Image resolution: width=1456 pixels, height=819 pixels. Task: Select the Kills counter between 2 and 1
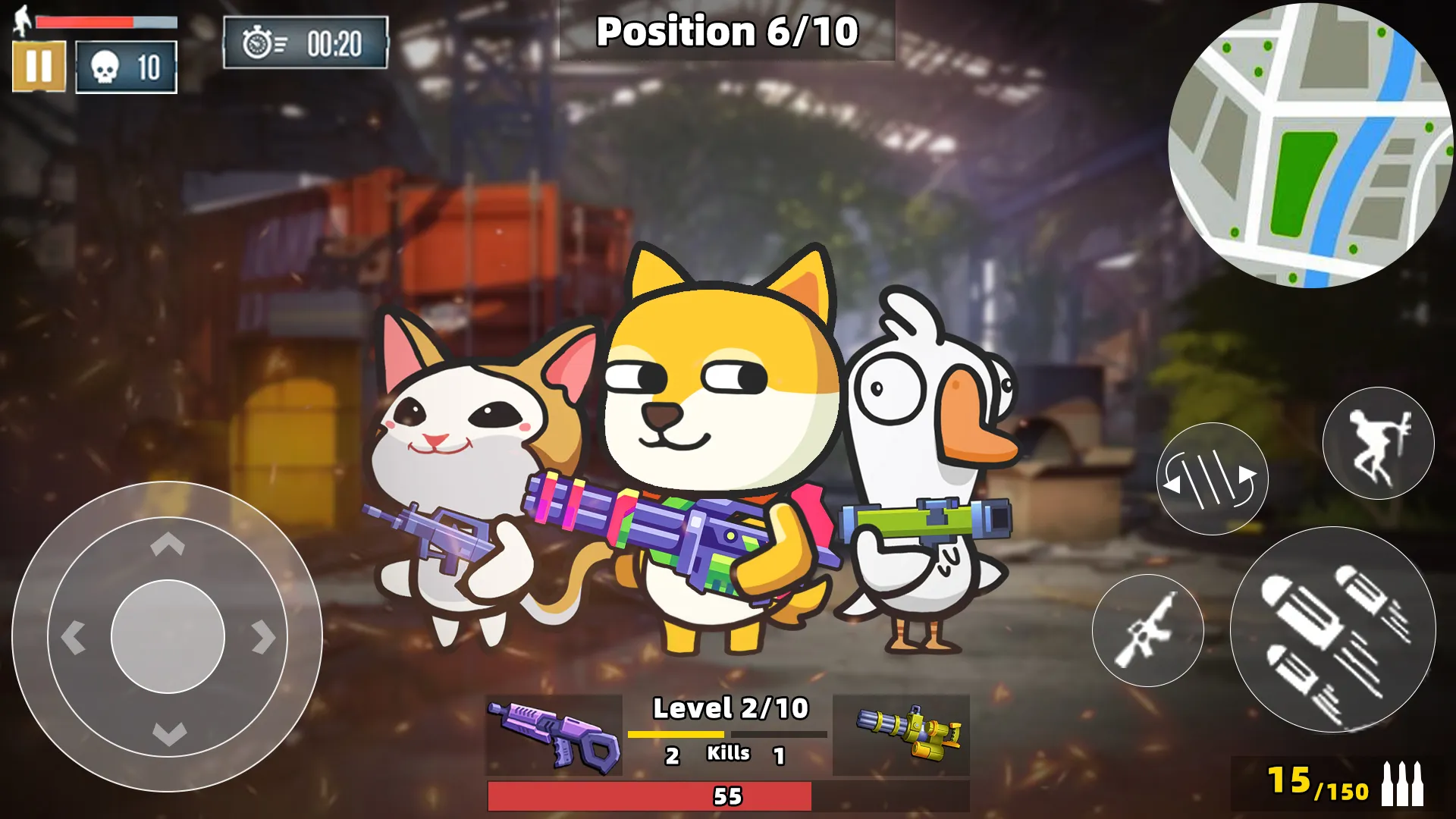726,755
